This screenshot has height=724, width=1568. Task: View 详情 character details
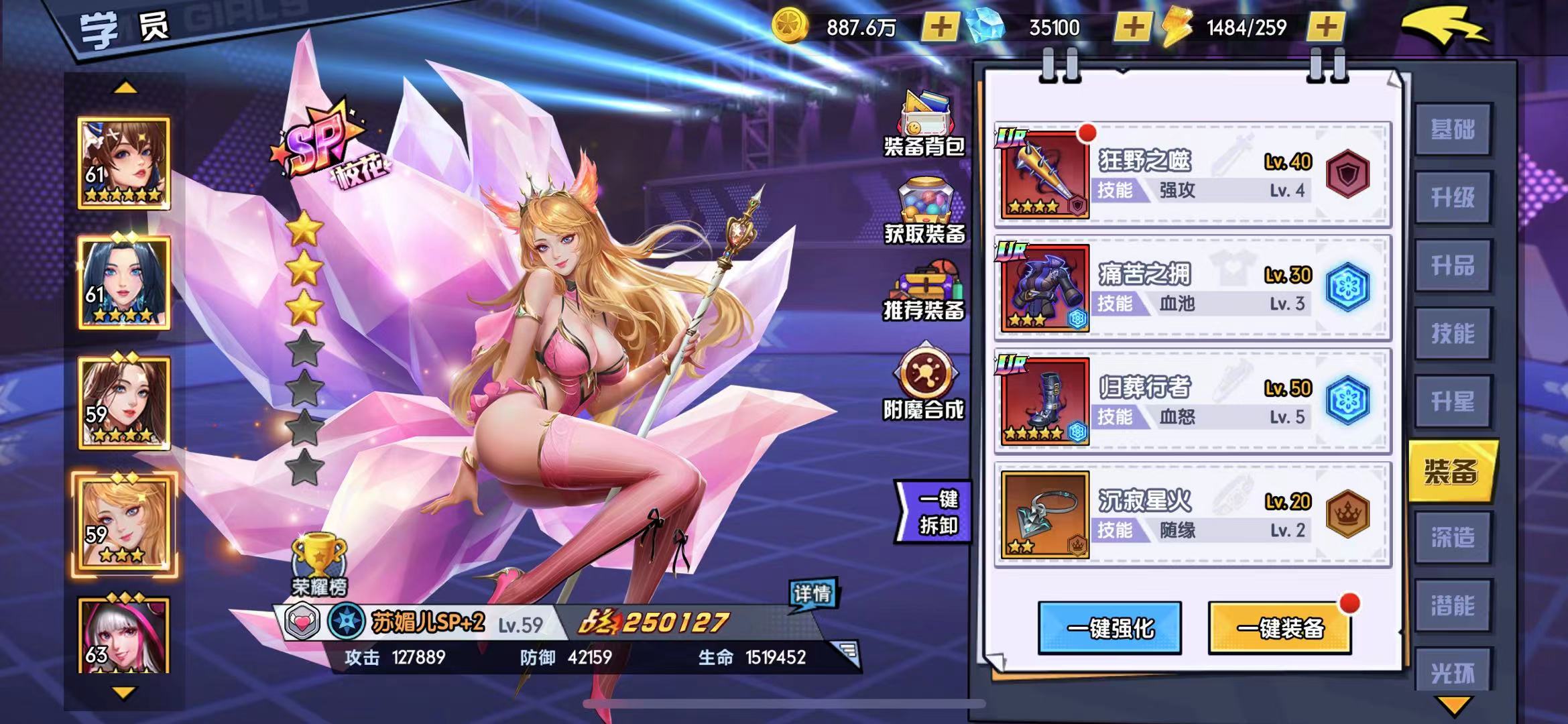point(812,594)
